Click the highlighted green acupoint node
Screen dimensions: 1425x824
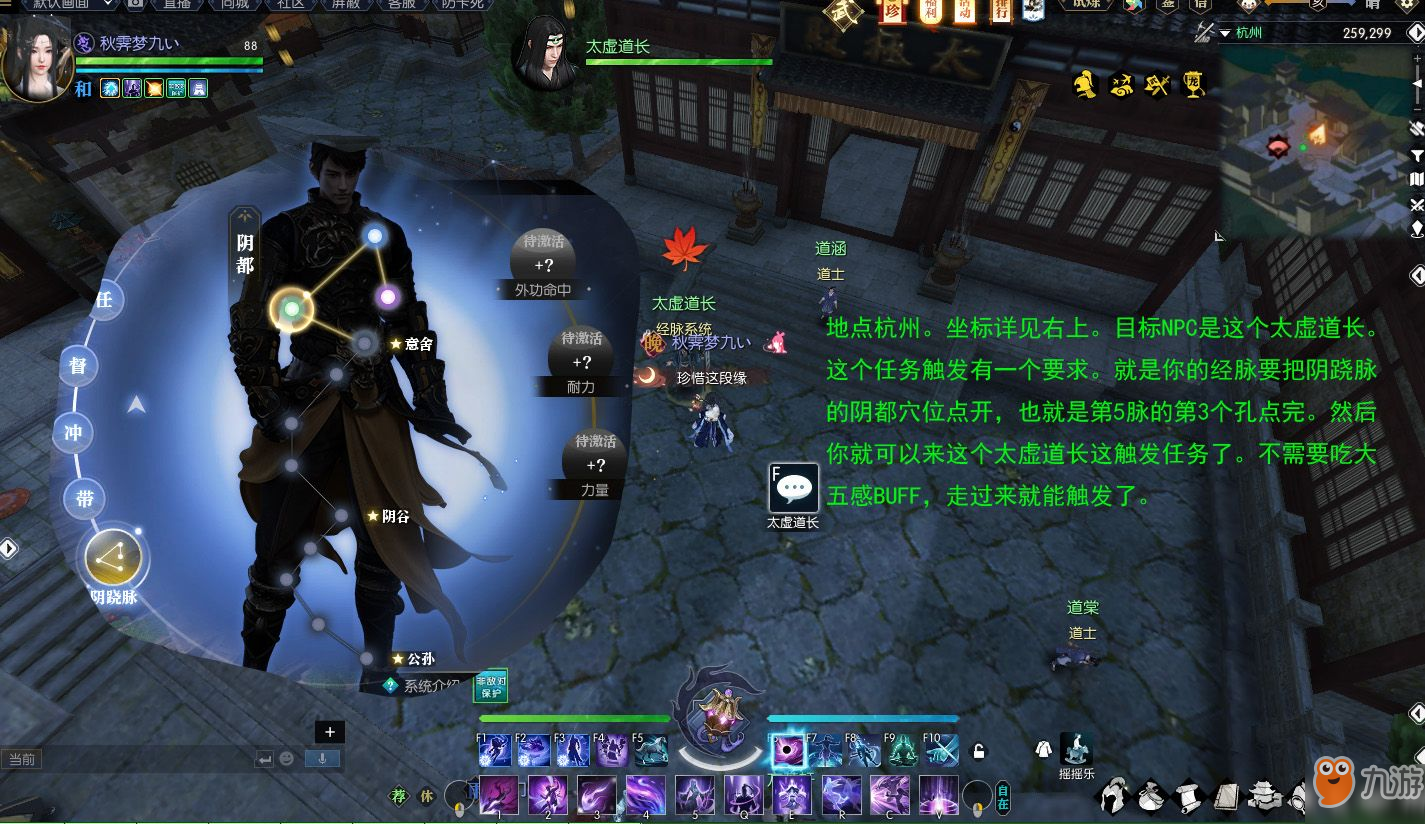(x=291, y=309)
